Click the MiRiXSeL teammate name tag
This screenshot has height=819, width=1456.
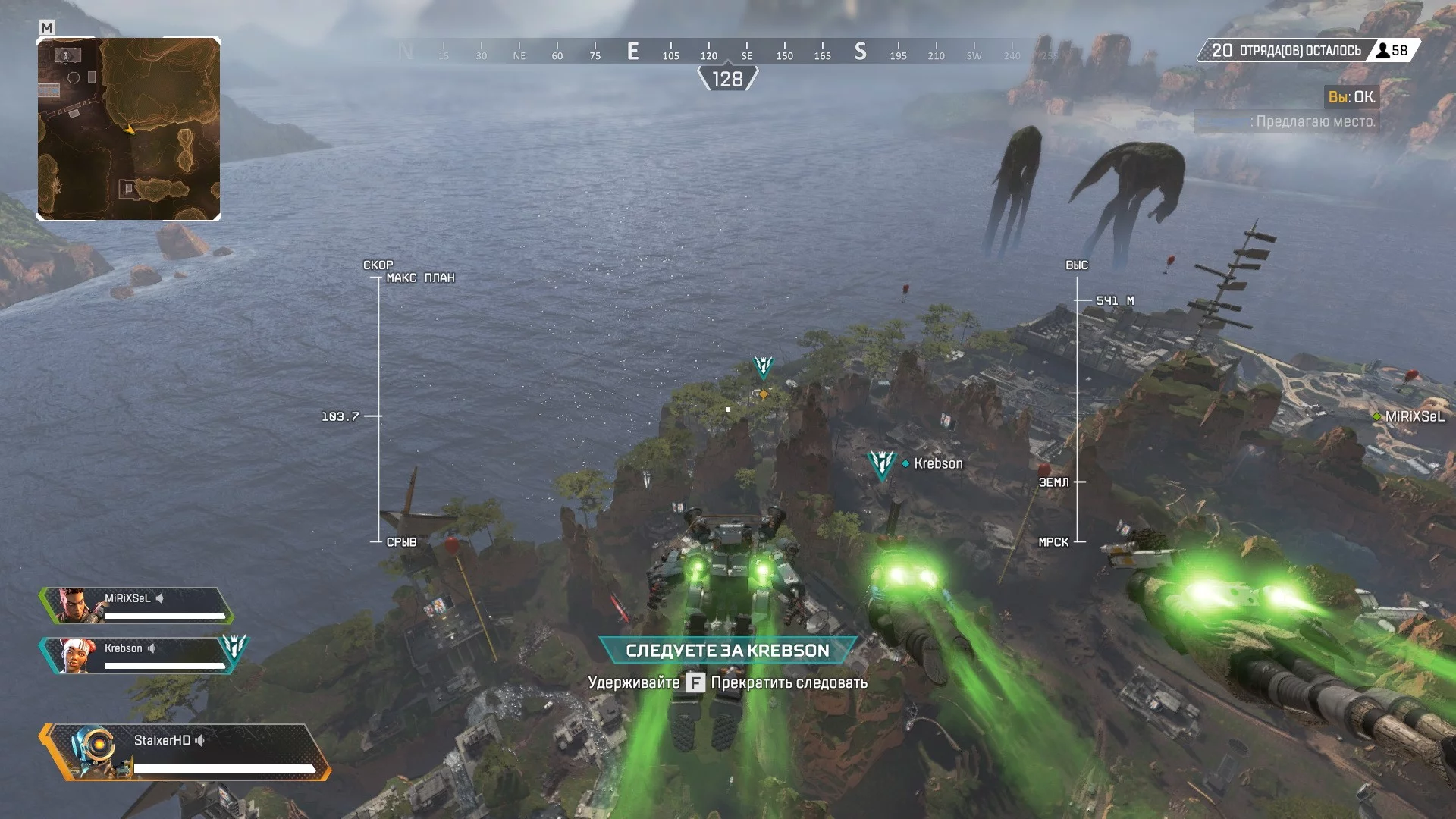1414,416
